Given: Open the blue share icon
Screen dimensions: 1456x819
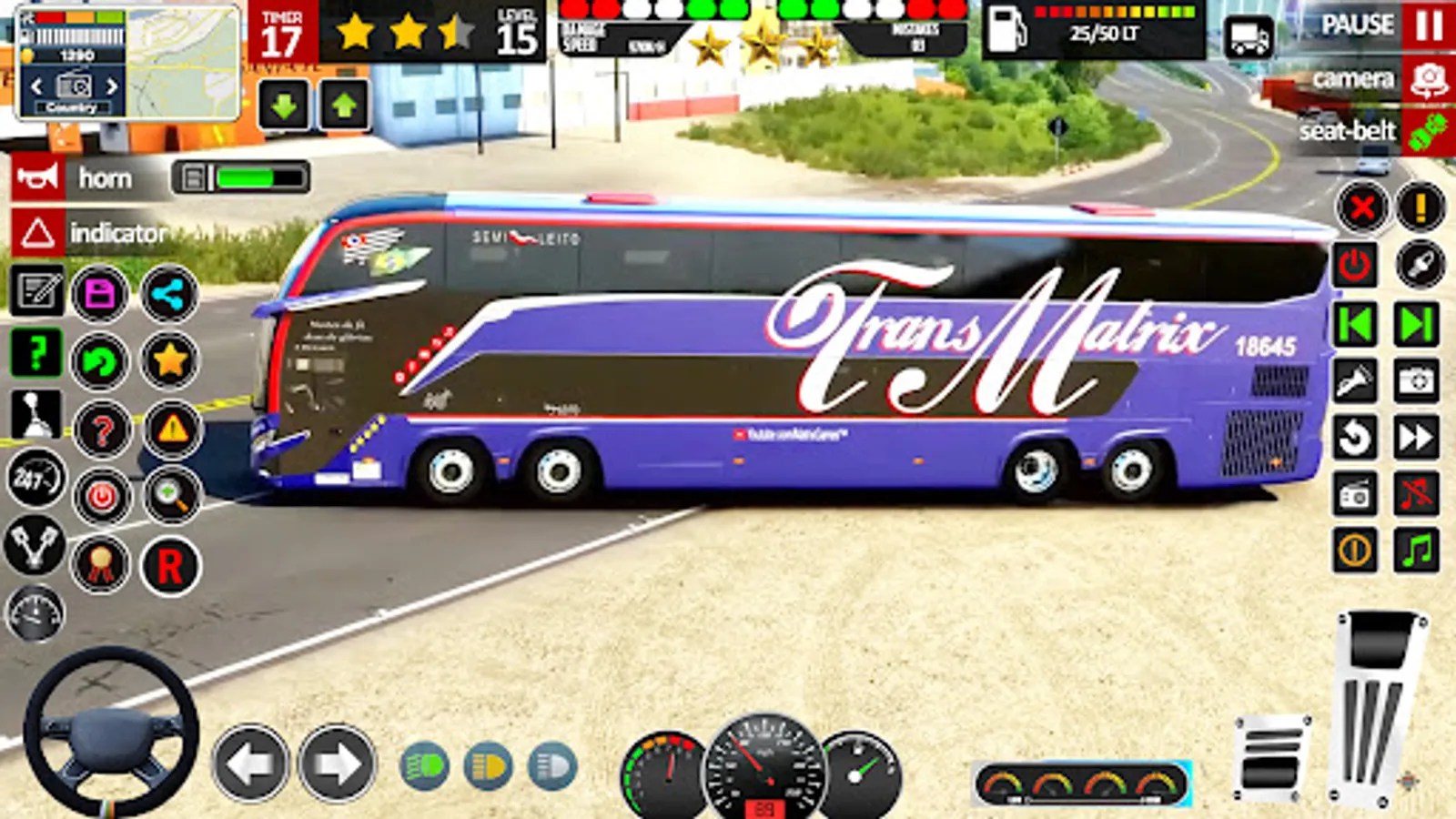Looking at the screenshot, I should pyautogui.click(x=169, y=294).
